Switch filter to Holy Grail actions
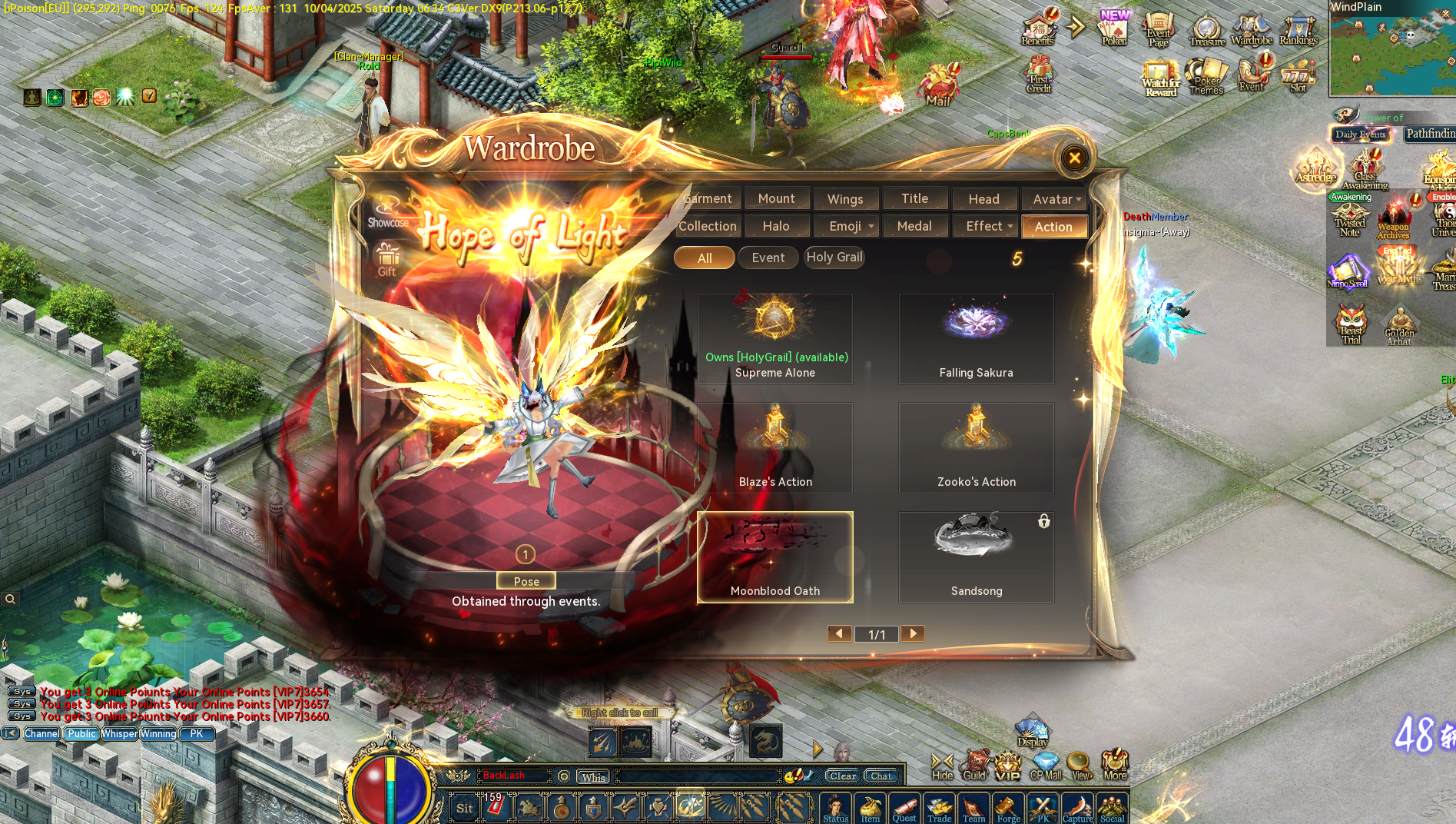 coord(834,257)
